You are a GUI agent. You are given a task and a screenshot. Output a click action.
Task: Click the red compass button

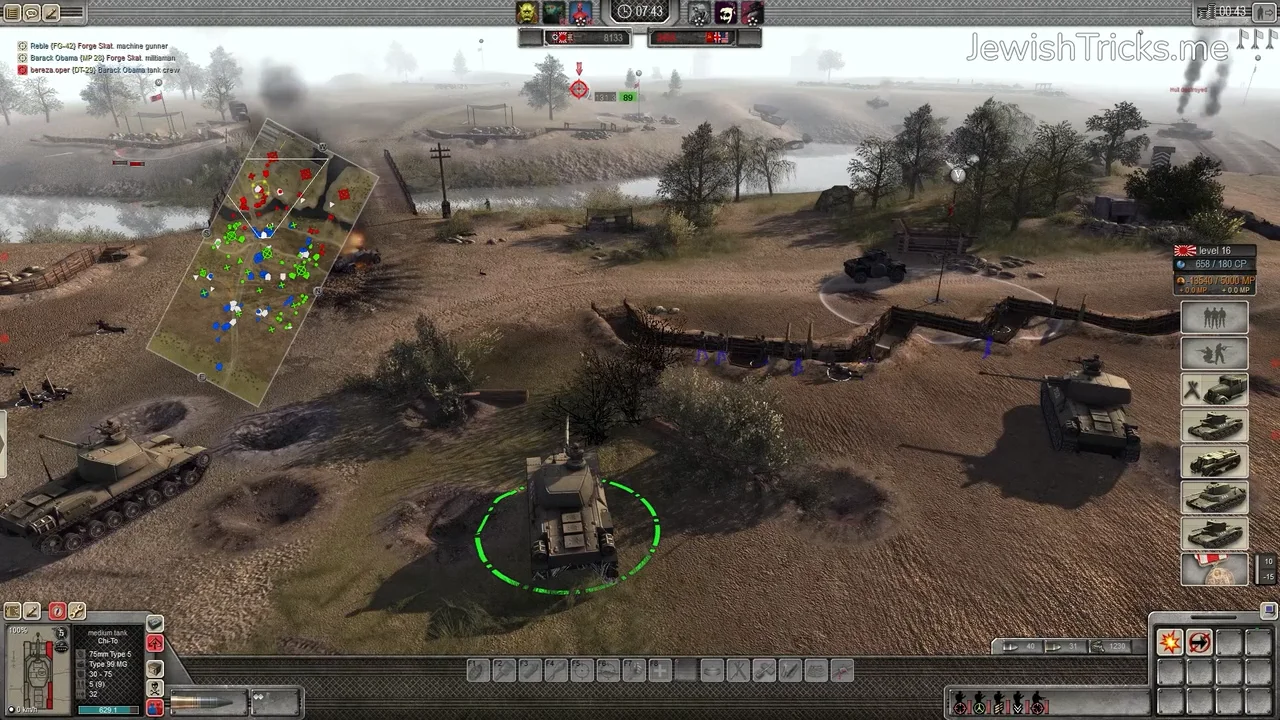coord(57,611)
